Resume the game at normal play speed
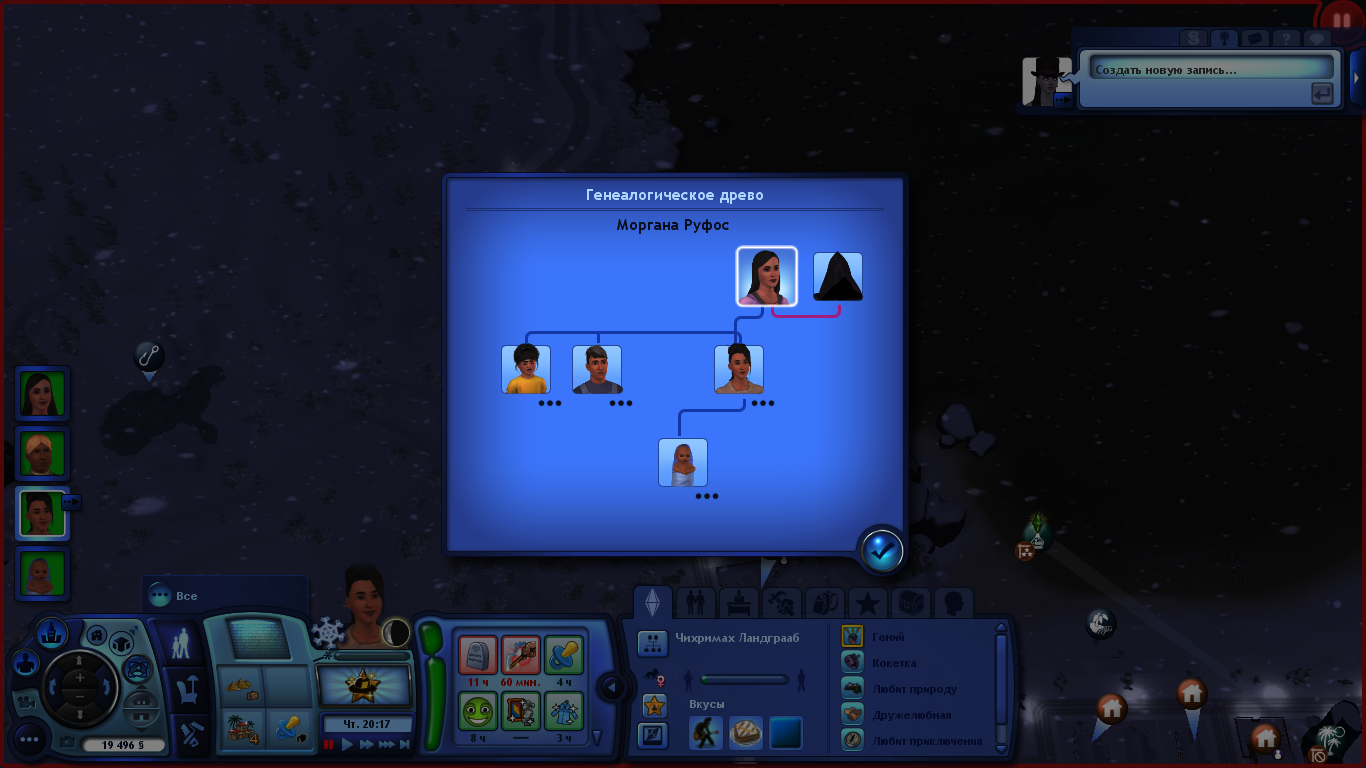 348,744
